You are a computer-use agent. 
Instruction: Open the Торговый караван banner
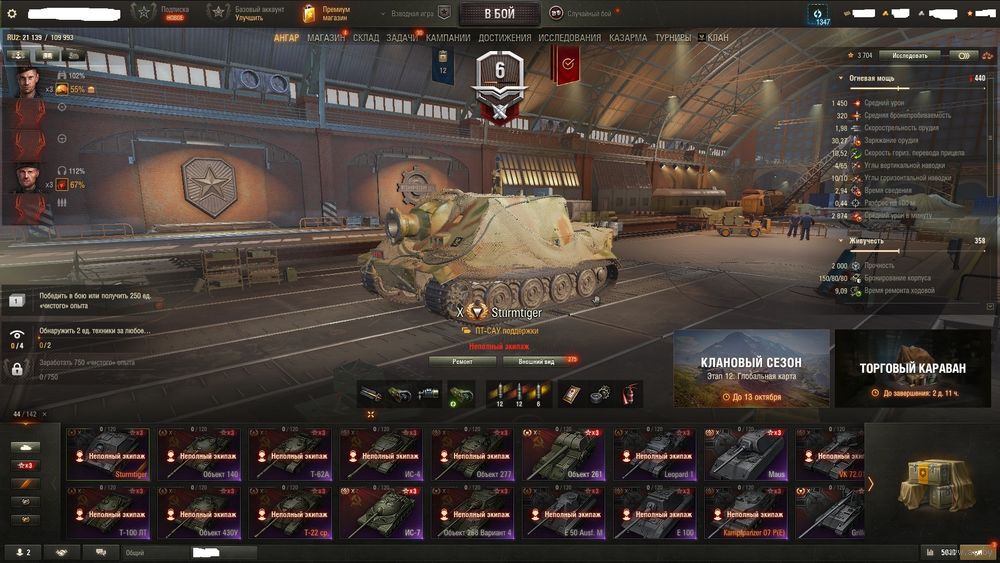click(912, 368)
